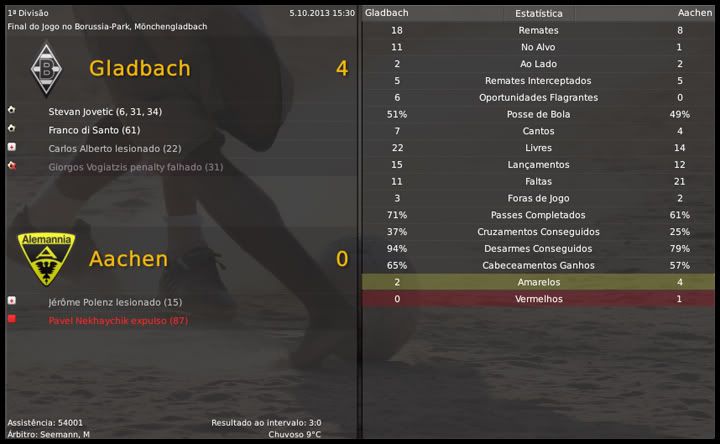Open the 1ª Divisão competition link
Image resolution: width=720 pixels, height=444 pixels.
point(27,13)
